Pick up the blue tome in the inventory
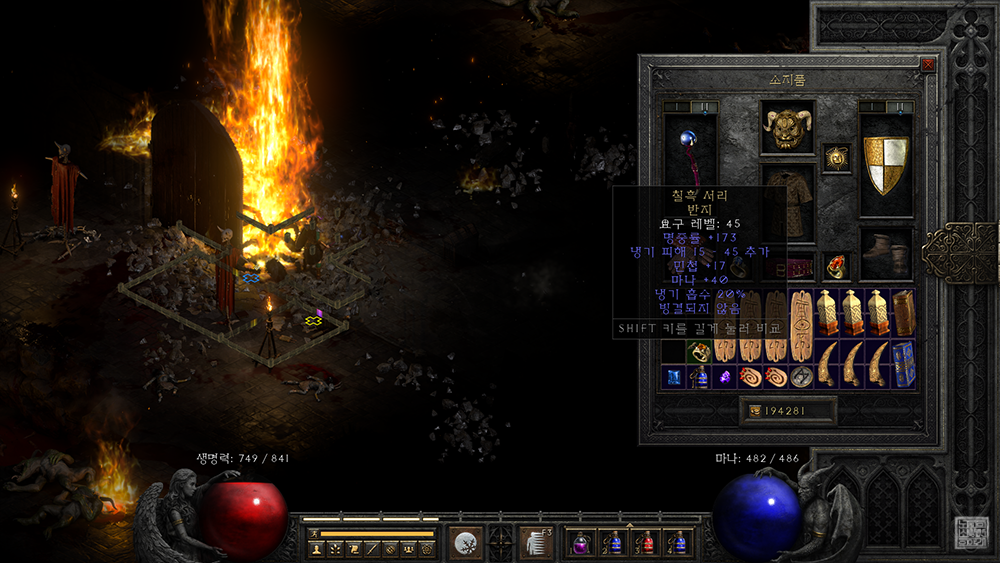The width and height of the screenshot is (1000, 563). [x=903, y=362]
